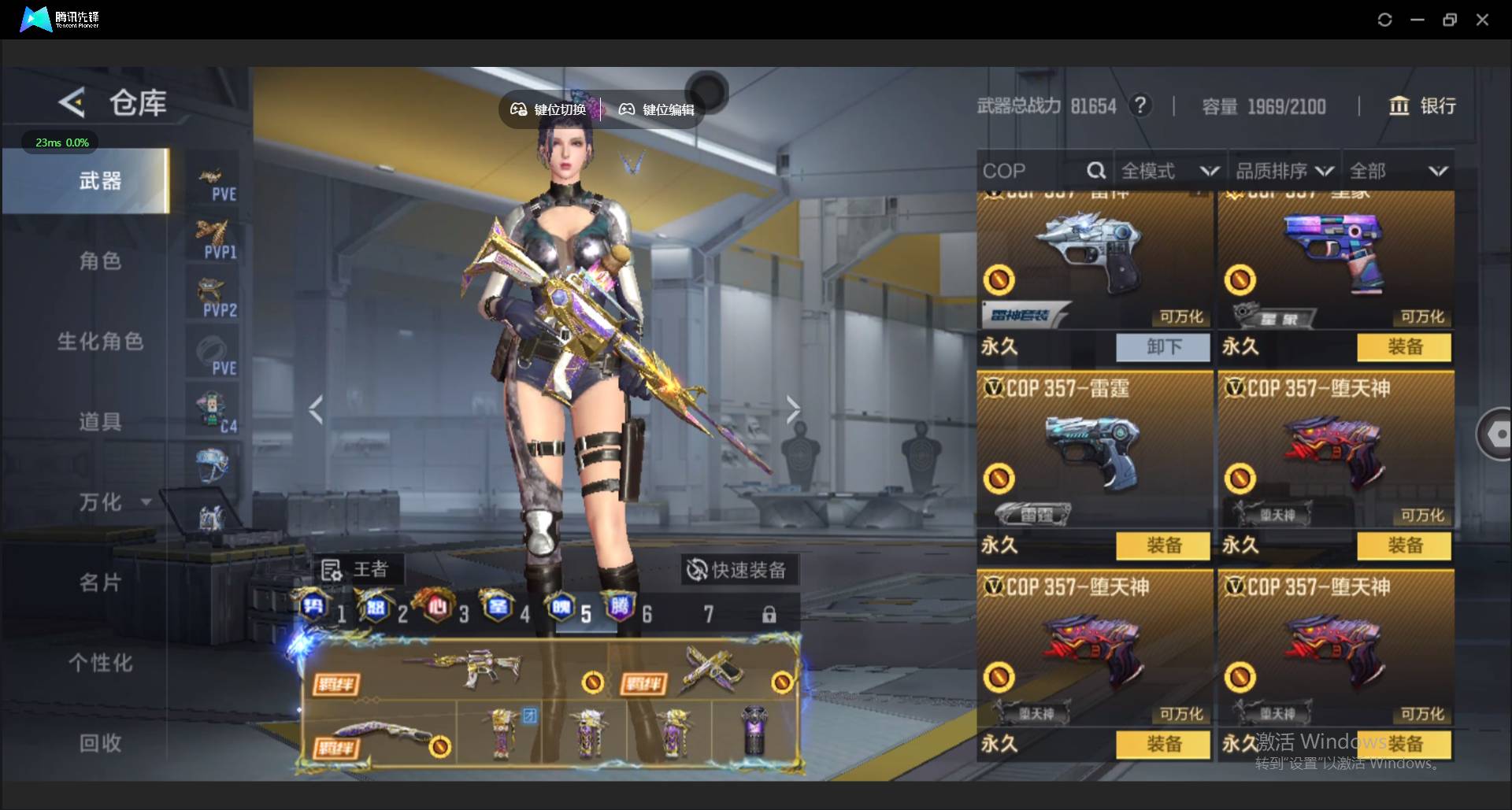Open the 全模式 mode dropdown

pos(1169,171)
